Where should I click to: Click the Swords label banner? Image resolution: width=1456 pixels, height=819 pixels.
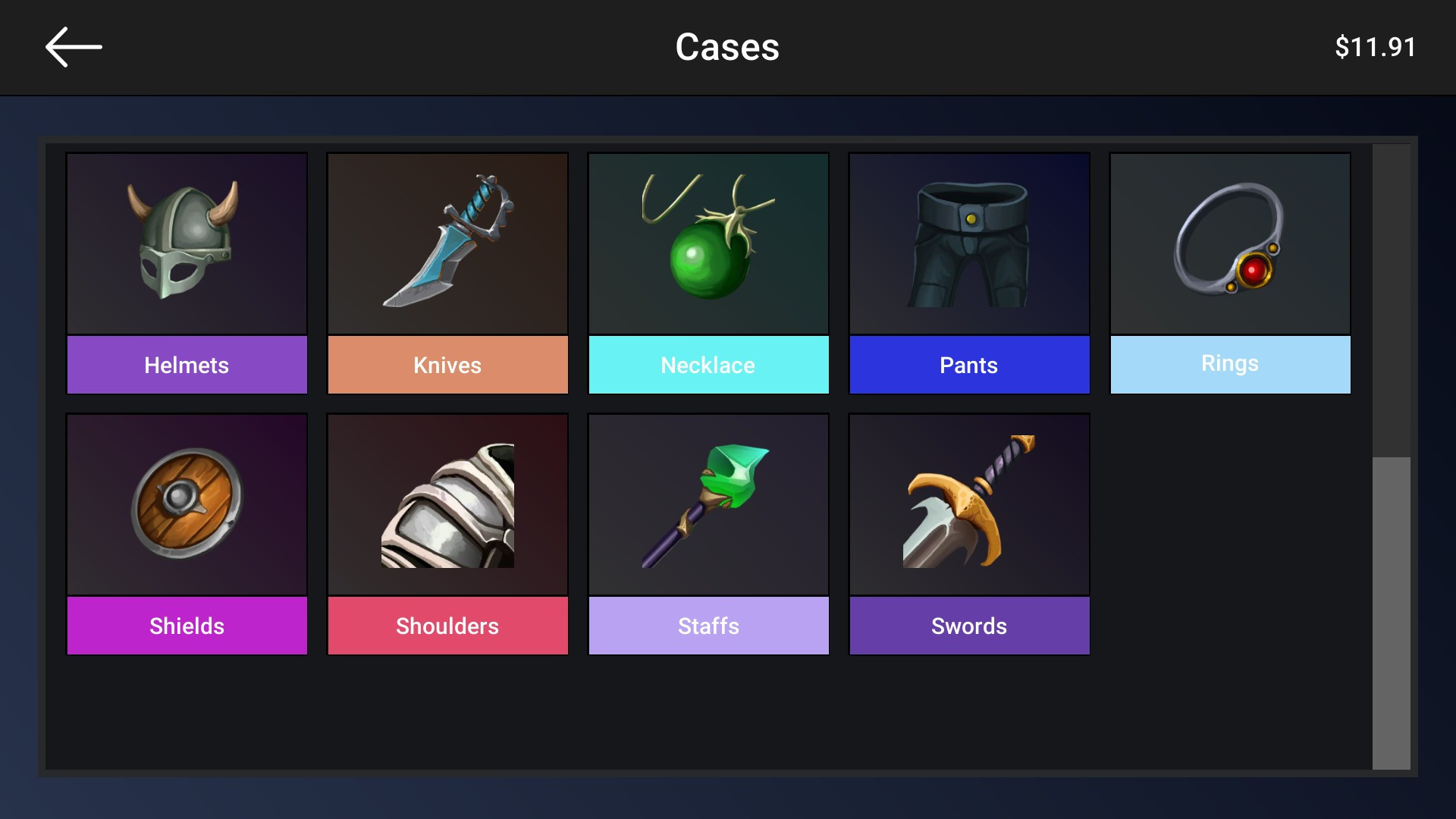click(969, 626)
